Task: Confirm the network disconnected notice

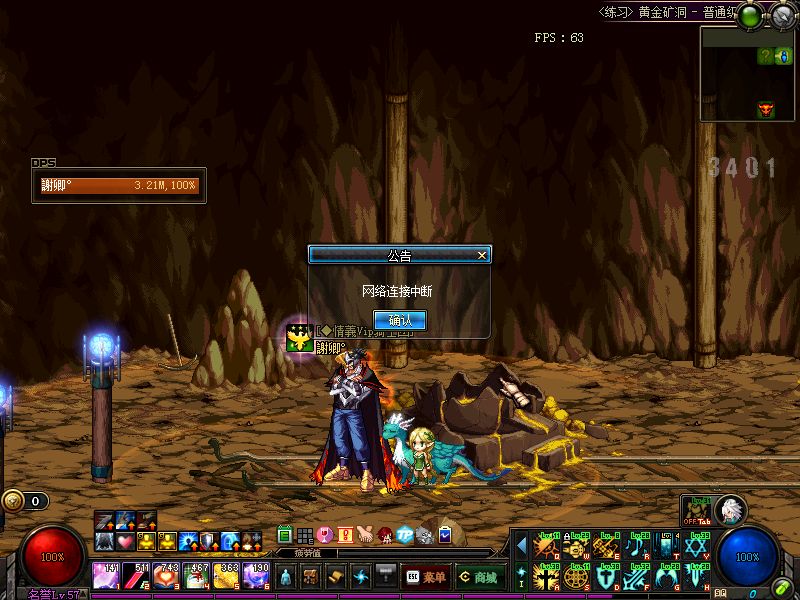Action: [x=400, y=320]
